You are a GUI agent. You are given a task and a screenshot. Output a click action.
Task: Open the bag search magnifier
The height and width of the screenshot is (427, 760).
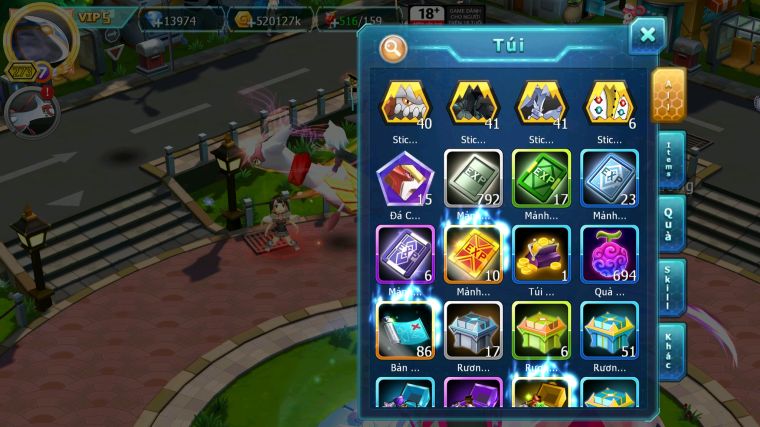[x=394, y=47]
